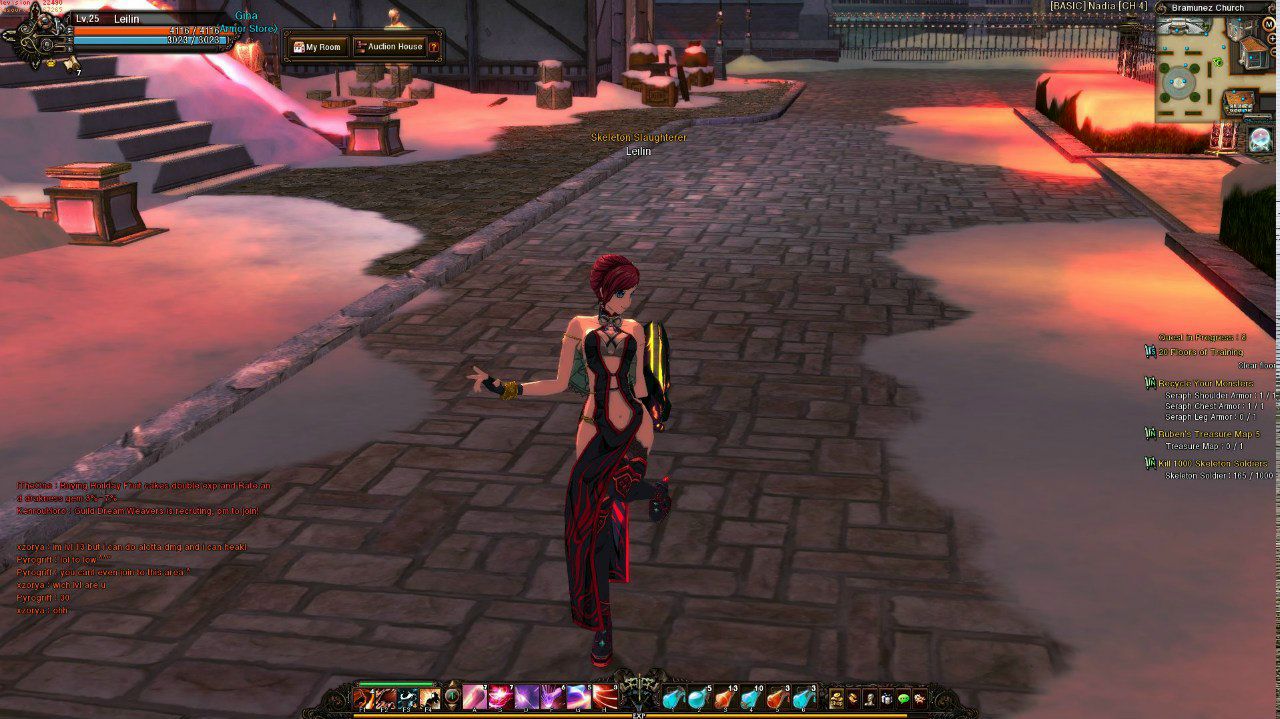Open the world map with the M button

click(x=1268, y=24)
